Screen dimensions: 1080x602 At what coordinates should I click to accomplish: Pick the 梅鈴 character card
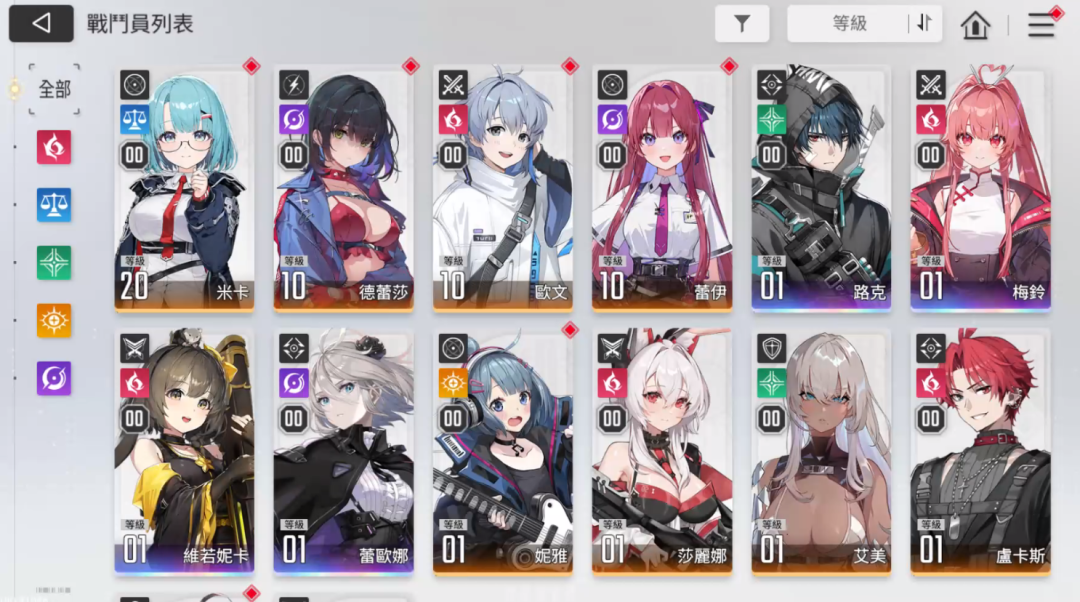[x=980, y=190]
